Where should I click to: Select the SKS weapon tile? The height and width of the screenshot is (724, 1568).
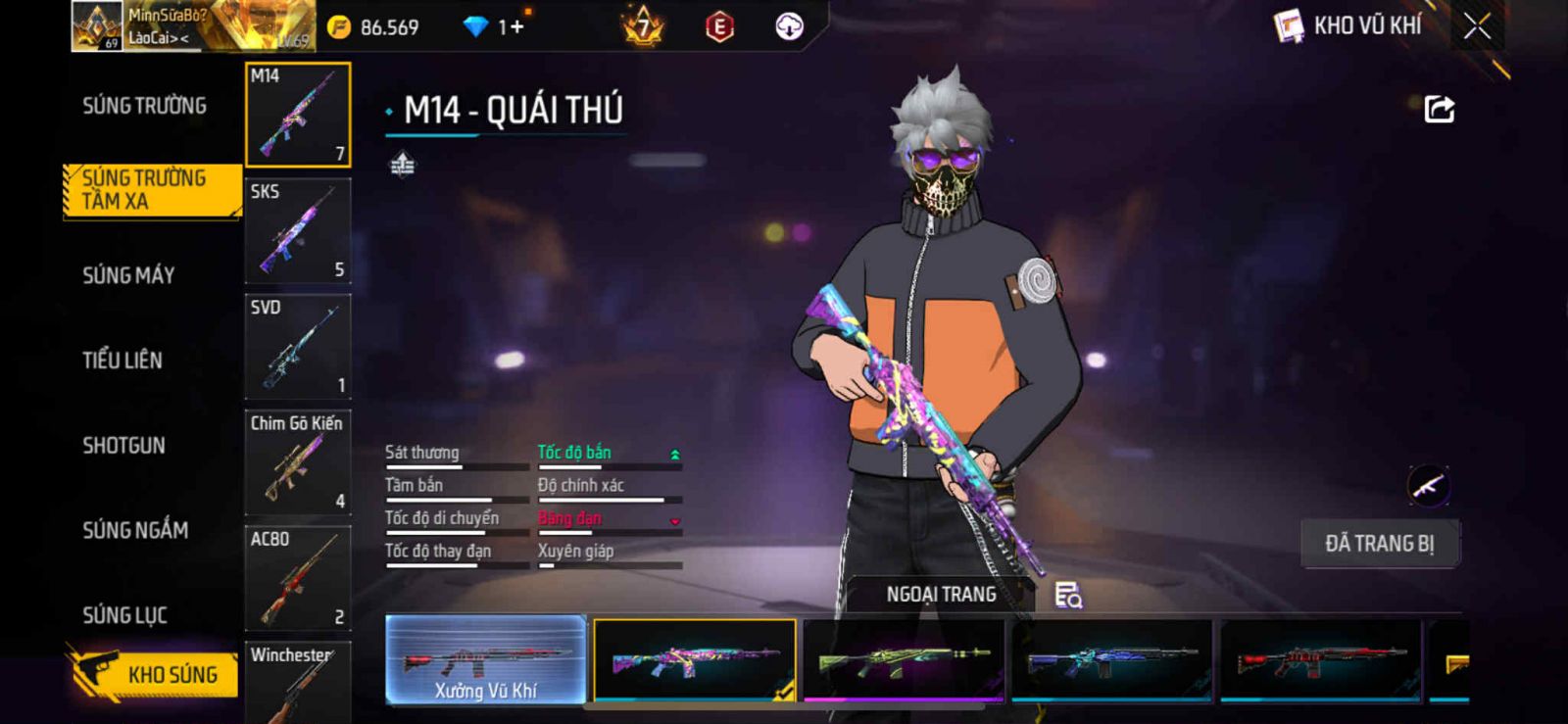[298, 231]
